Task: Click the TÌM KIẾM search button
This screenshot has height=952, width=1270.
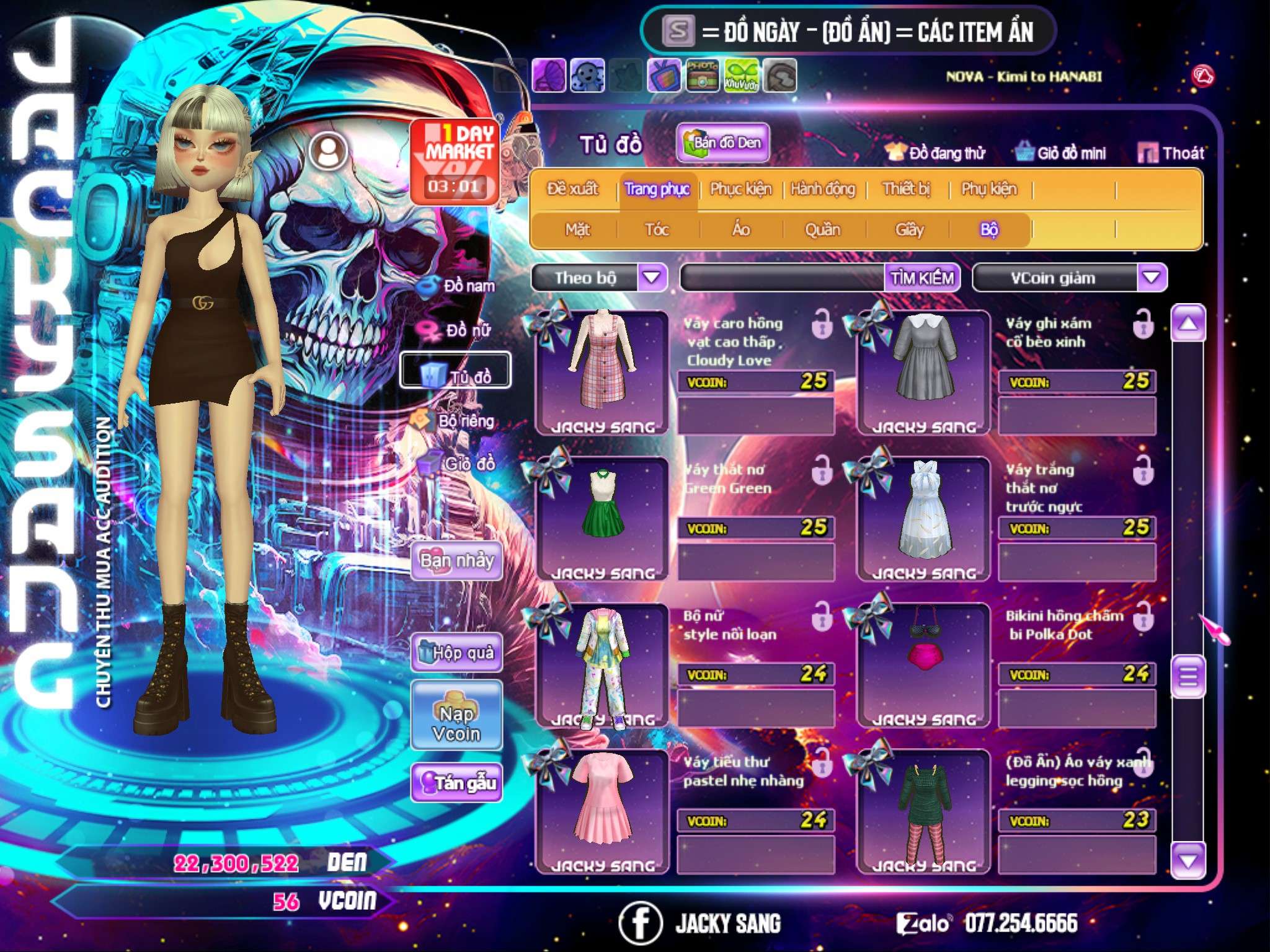Action: (x=922, y=278)
